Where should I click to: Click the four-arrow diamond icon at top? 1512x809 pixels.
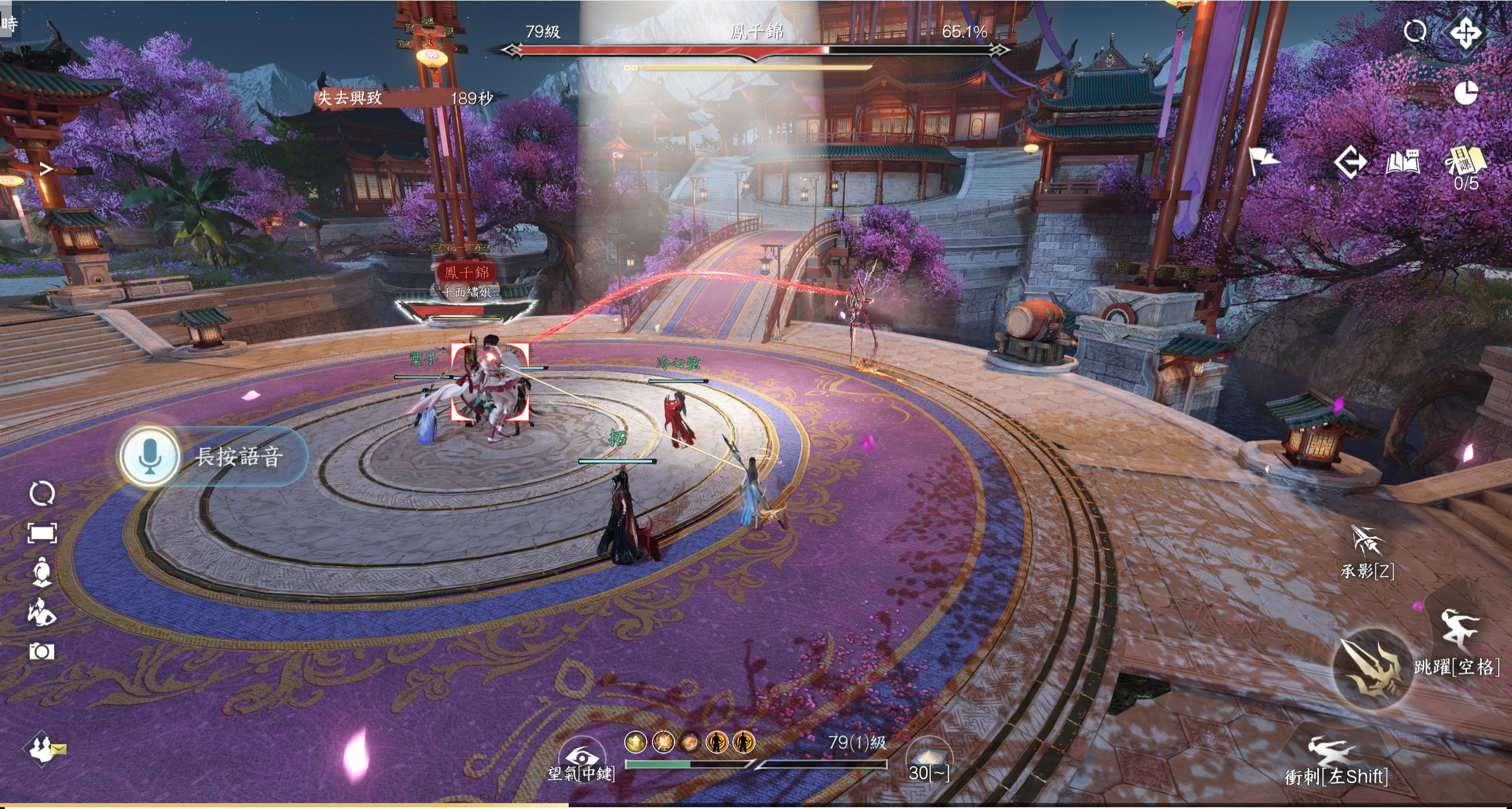tap(1466, 32)
